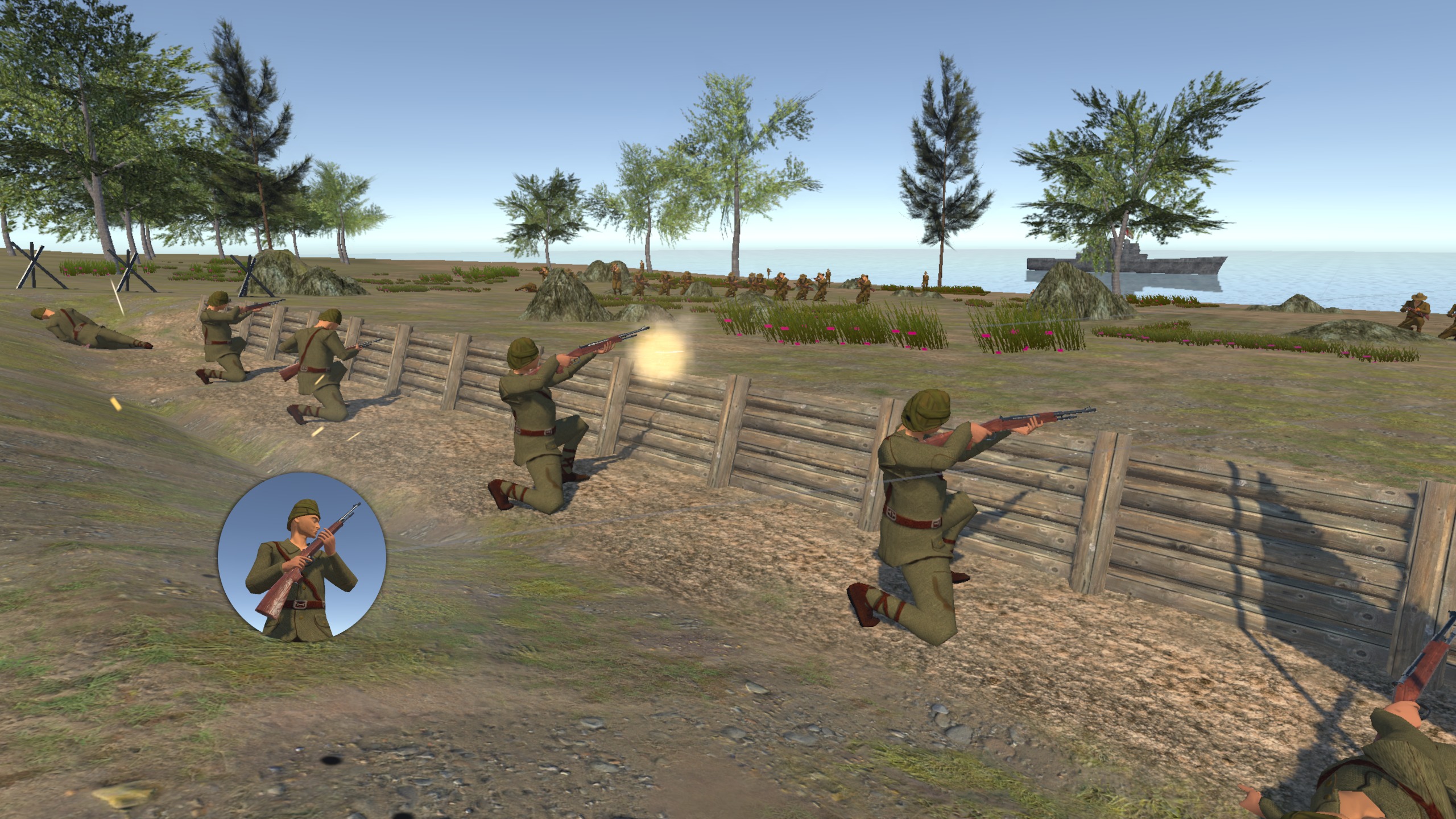Select the rifleman unit portrait icon
The image size is (1456, 819).
coord(301,557)
